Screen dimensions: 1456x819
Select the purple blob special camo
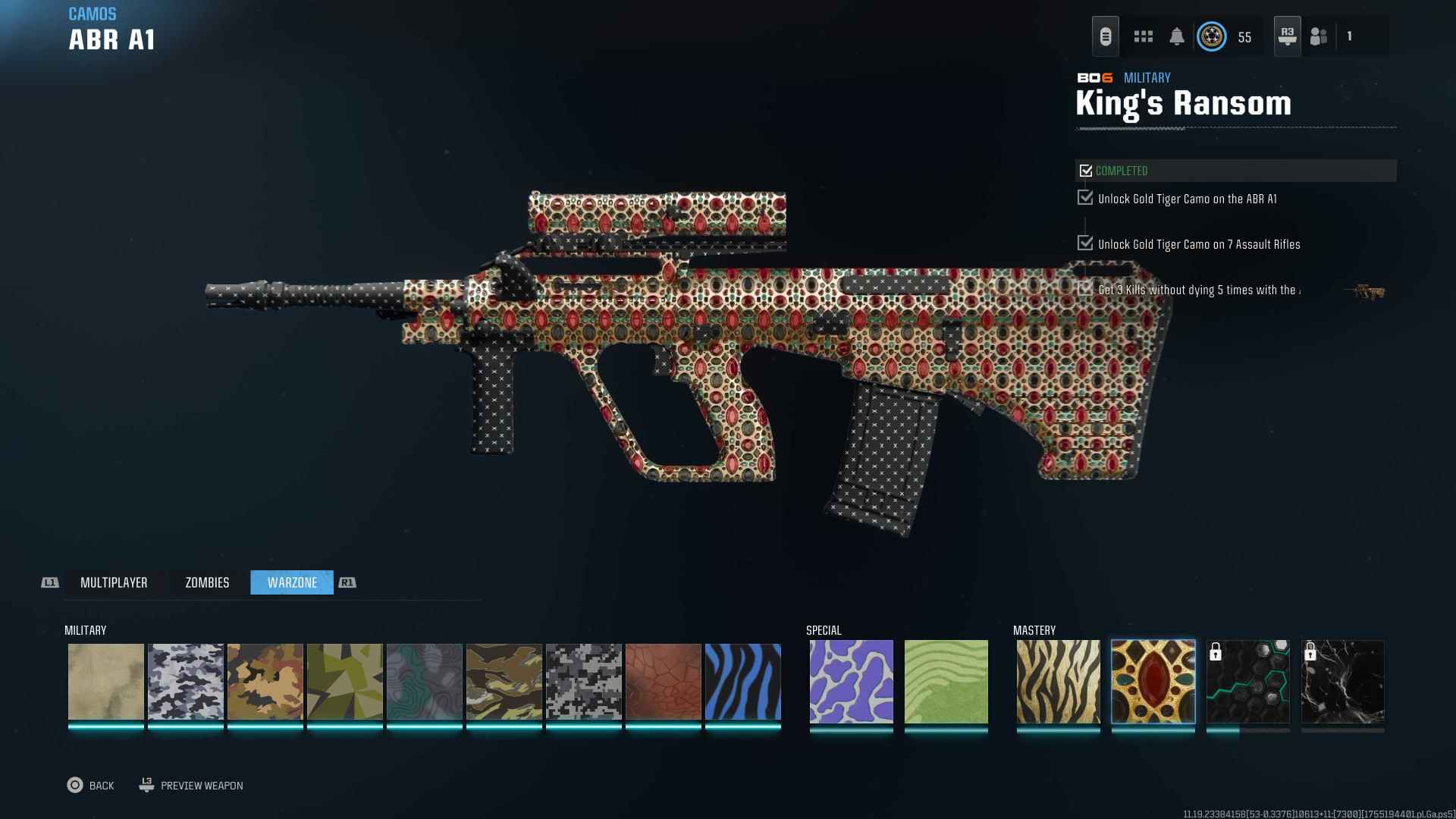point(852,682)
